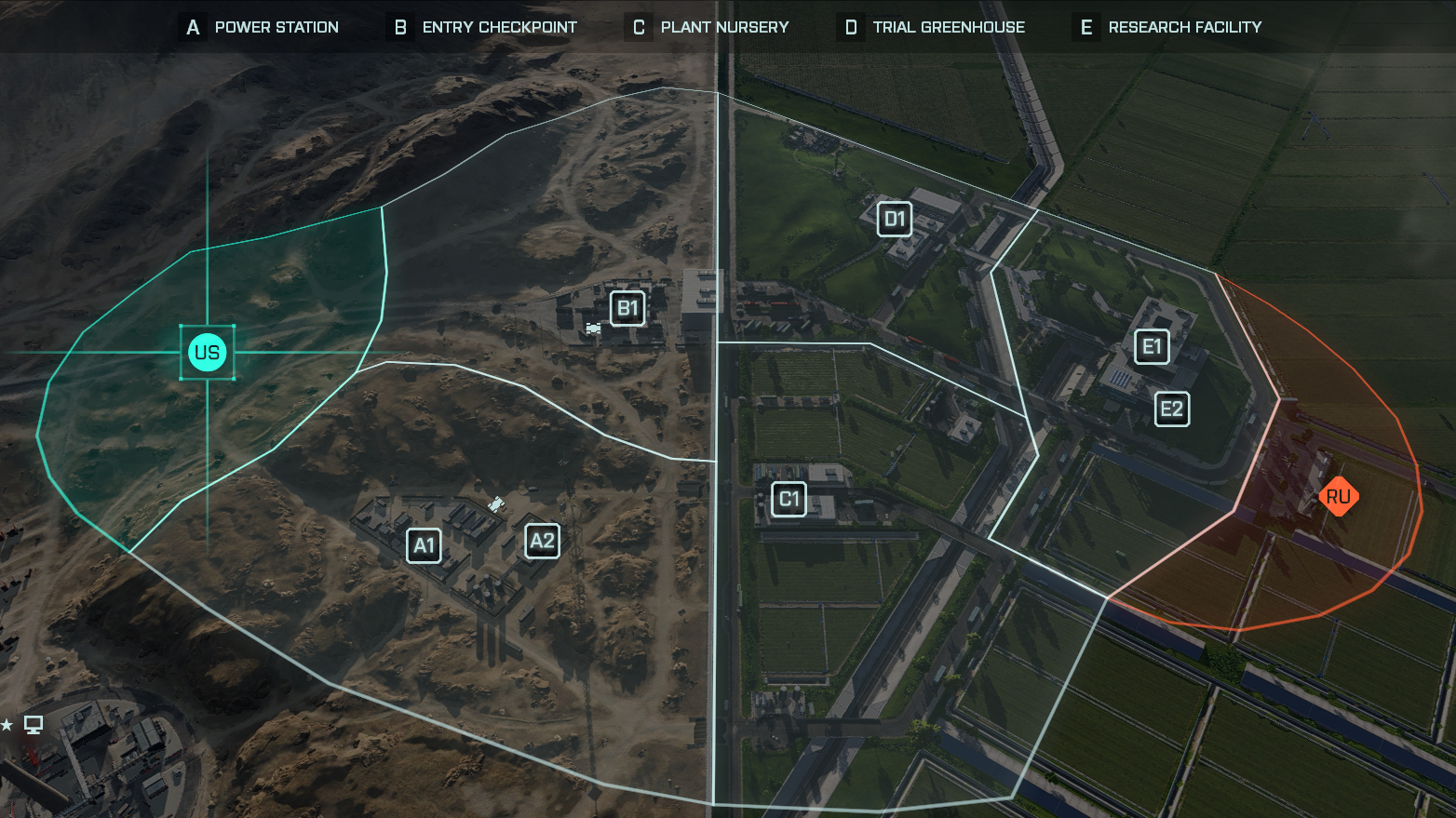Select spawn point A1 at Power Station
The width and height of the screenshot is (1456, 818).
pyautogui.click(x=424, y=545)
